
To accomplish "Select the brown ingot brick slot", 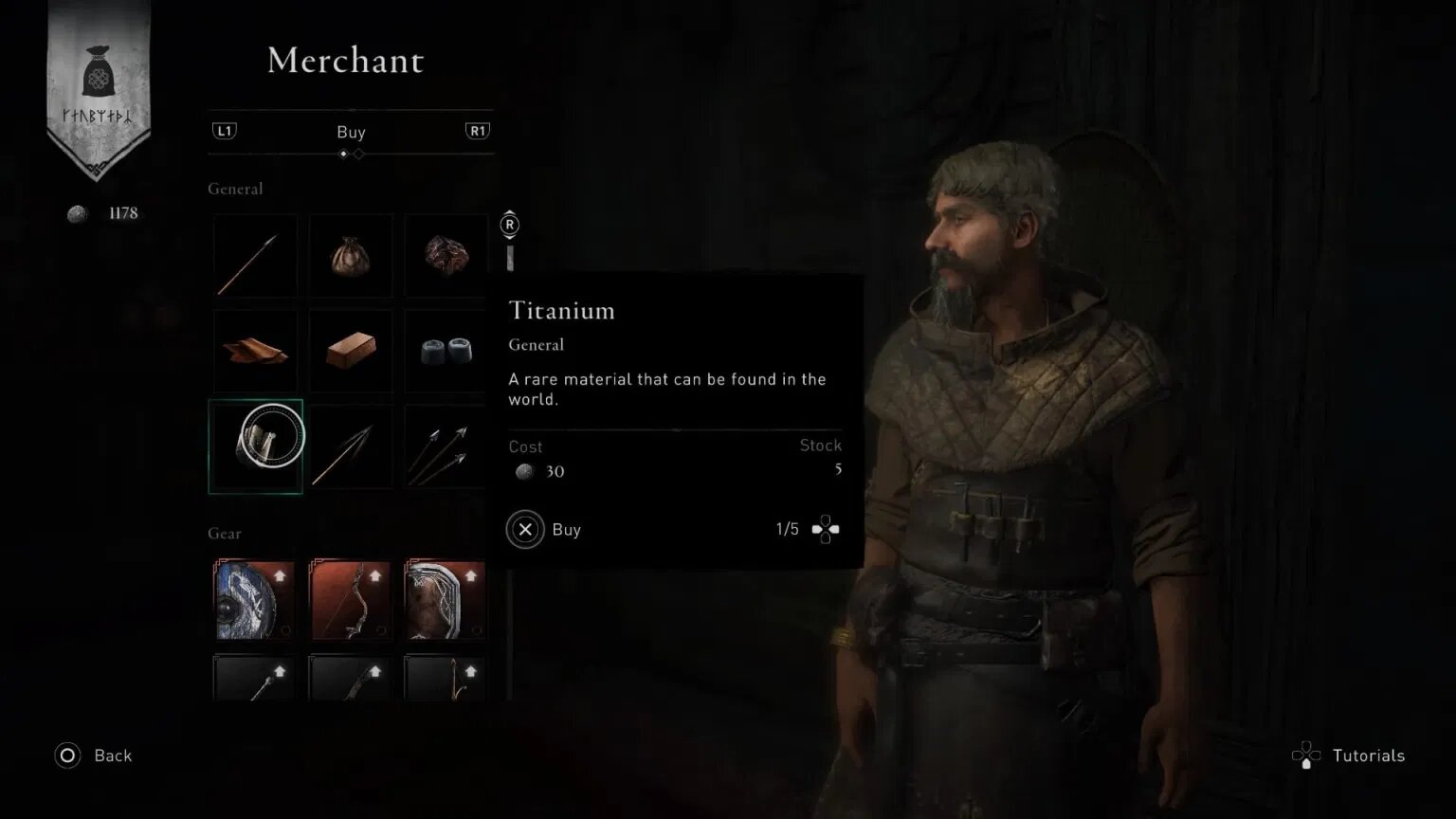I will (x=351, y=351).
